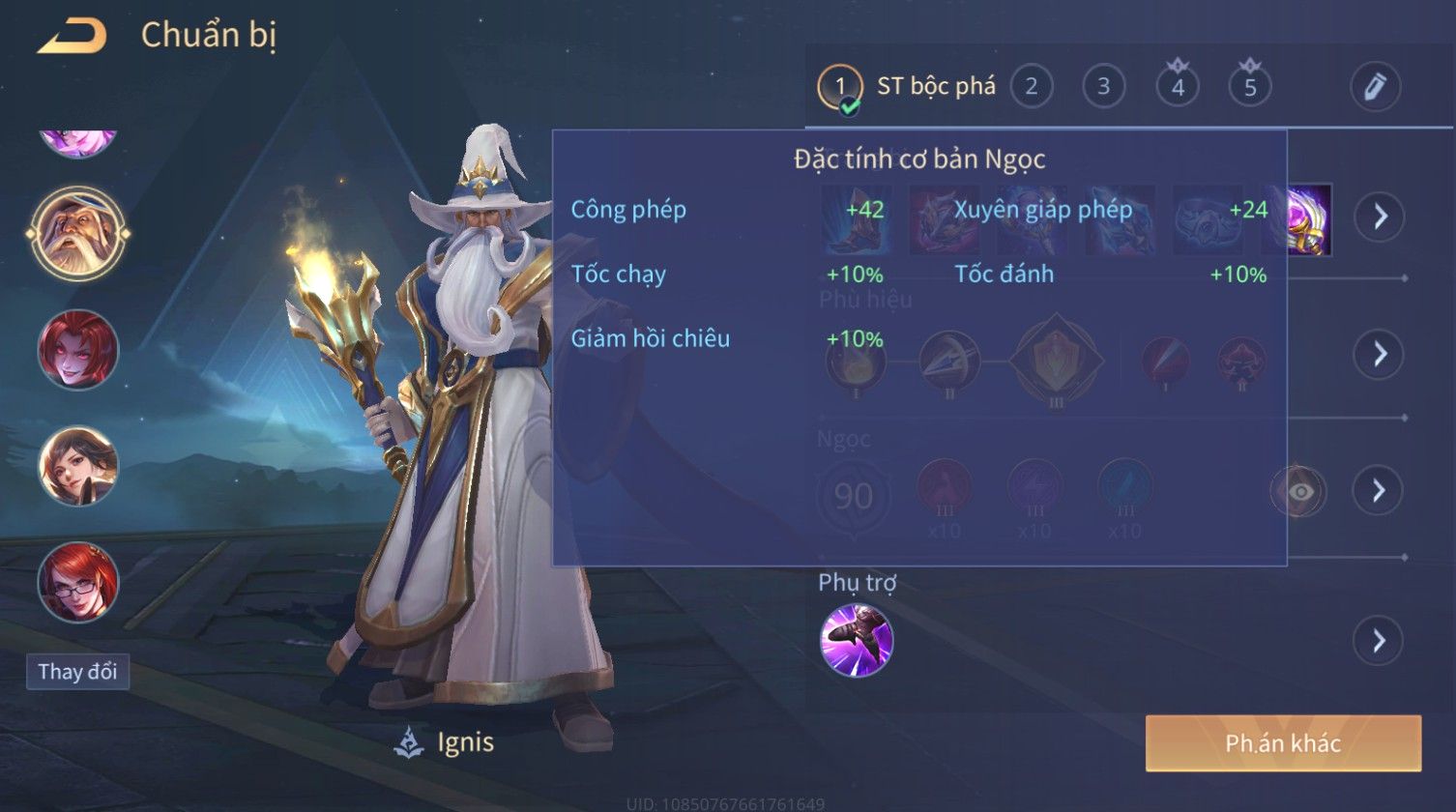Select the Ignis bearded wizard portrait
The width and height of the screenshot is (1456, 812).
coord(78,233)
